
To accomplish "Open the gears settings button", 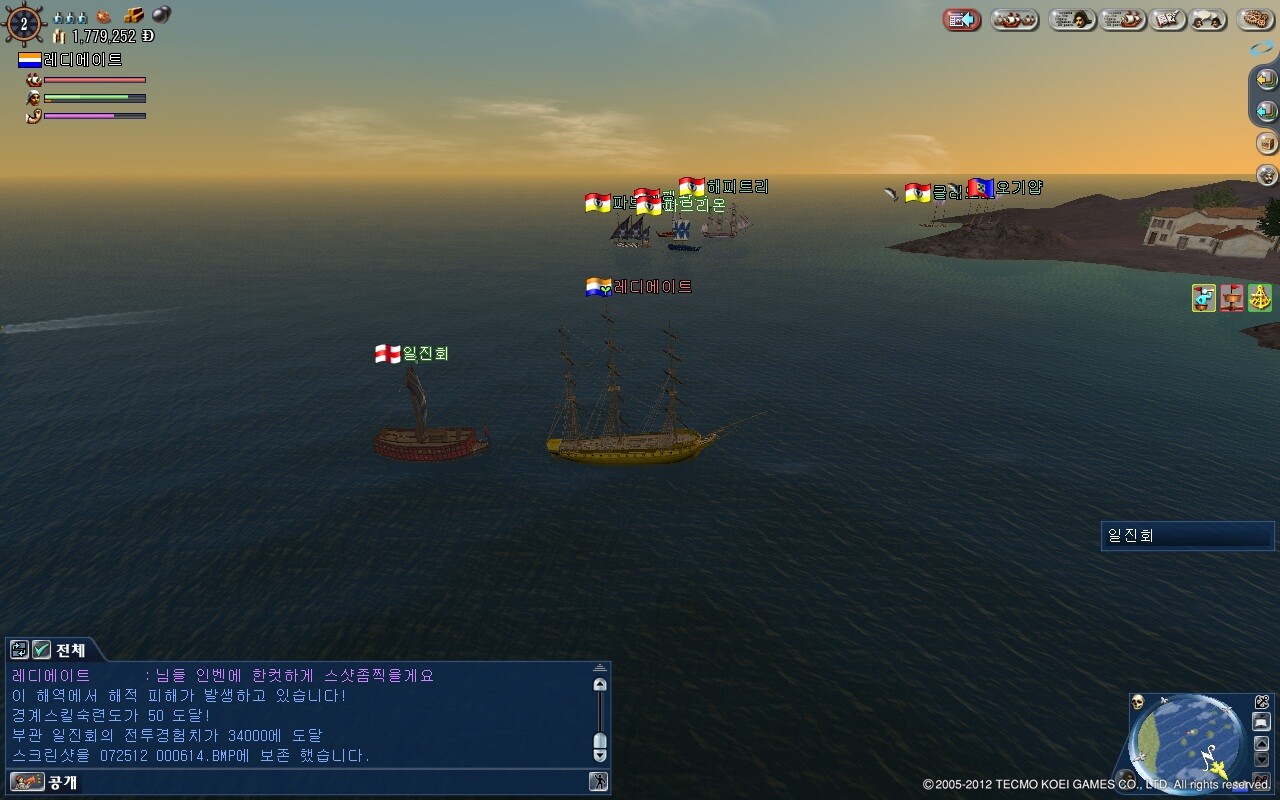I will pos(1253,20).
